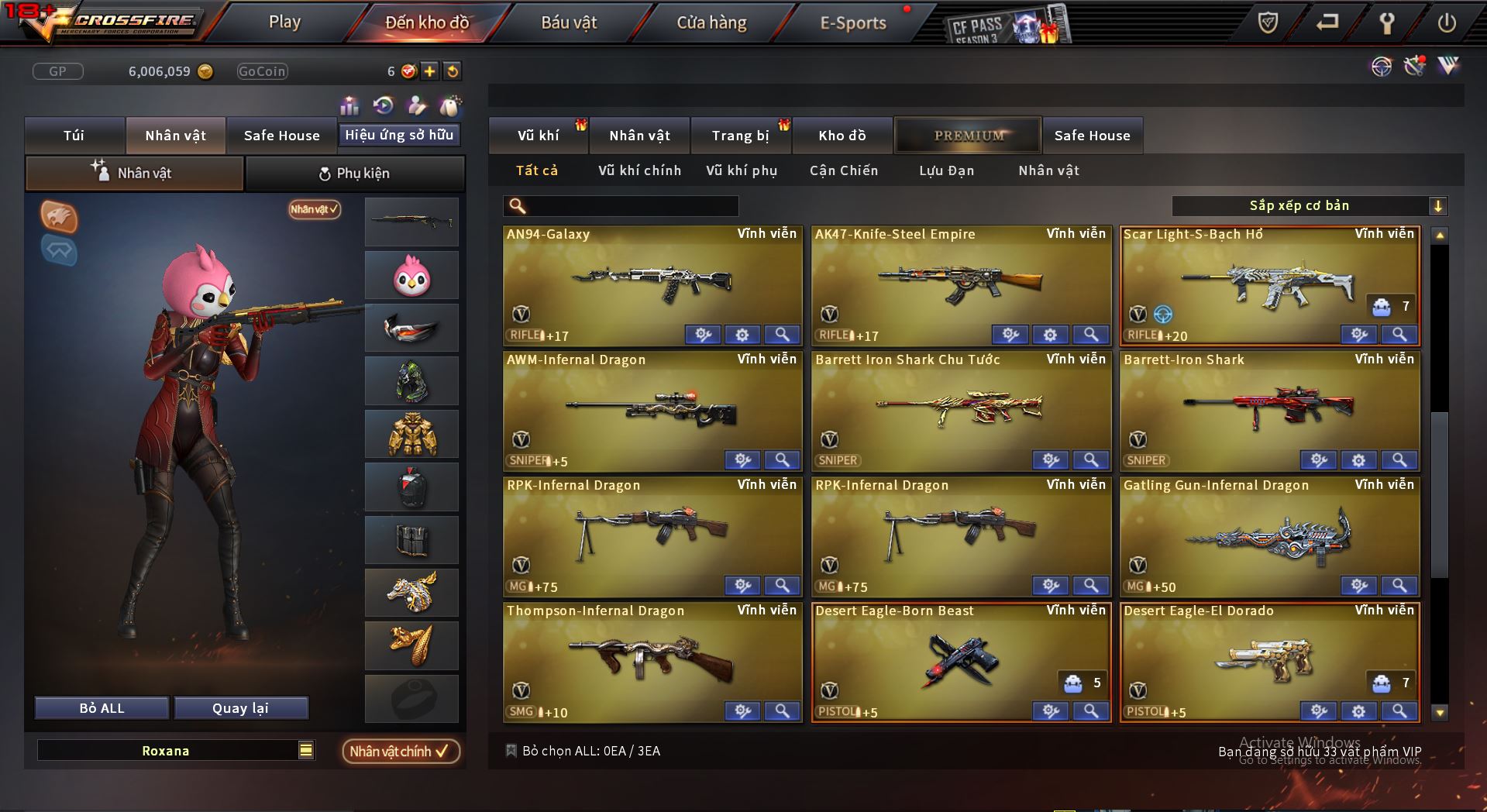The height and width of the screenshot is (812, 1487).
Task: Choose the Barrett-Iron Shark sniper card
Action: click(1269, 409)
